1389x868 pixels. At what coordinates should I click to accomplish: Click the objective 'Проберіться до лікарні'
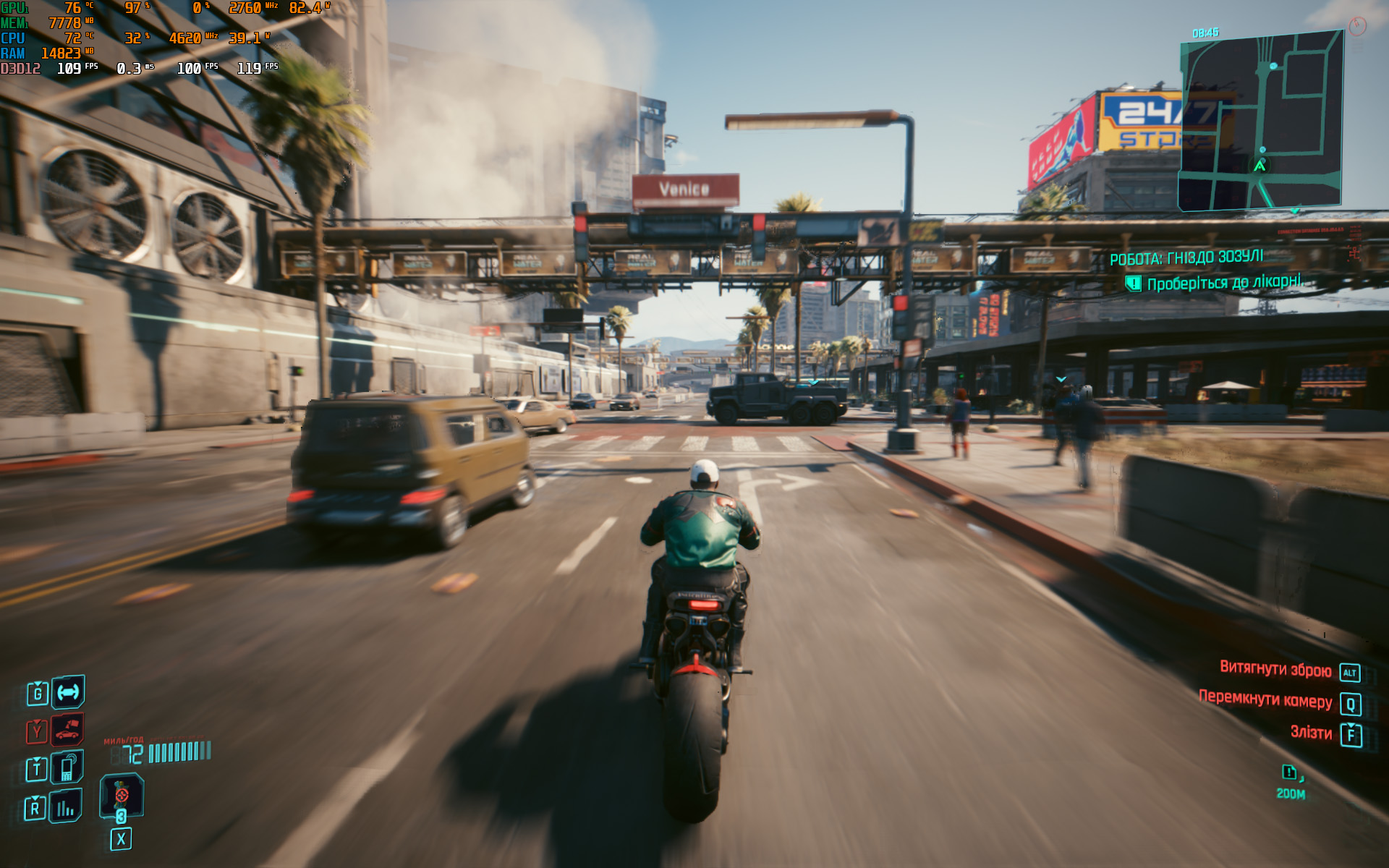coord(1223,282)
